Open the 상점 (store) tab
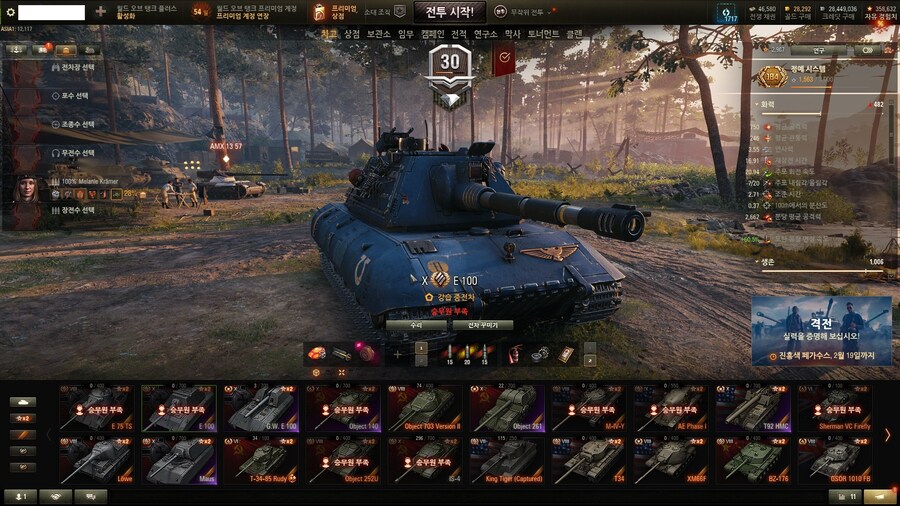The height and width of the screenshot is (506, 900). [352, 34]
